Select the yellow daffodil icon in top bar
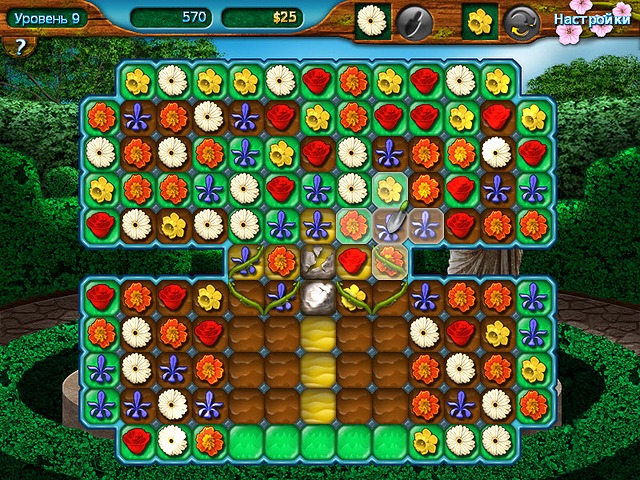 coord(479,20)
